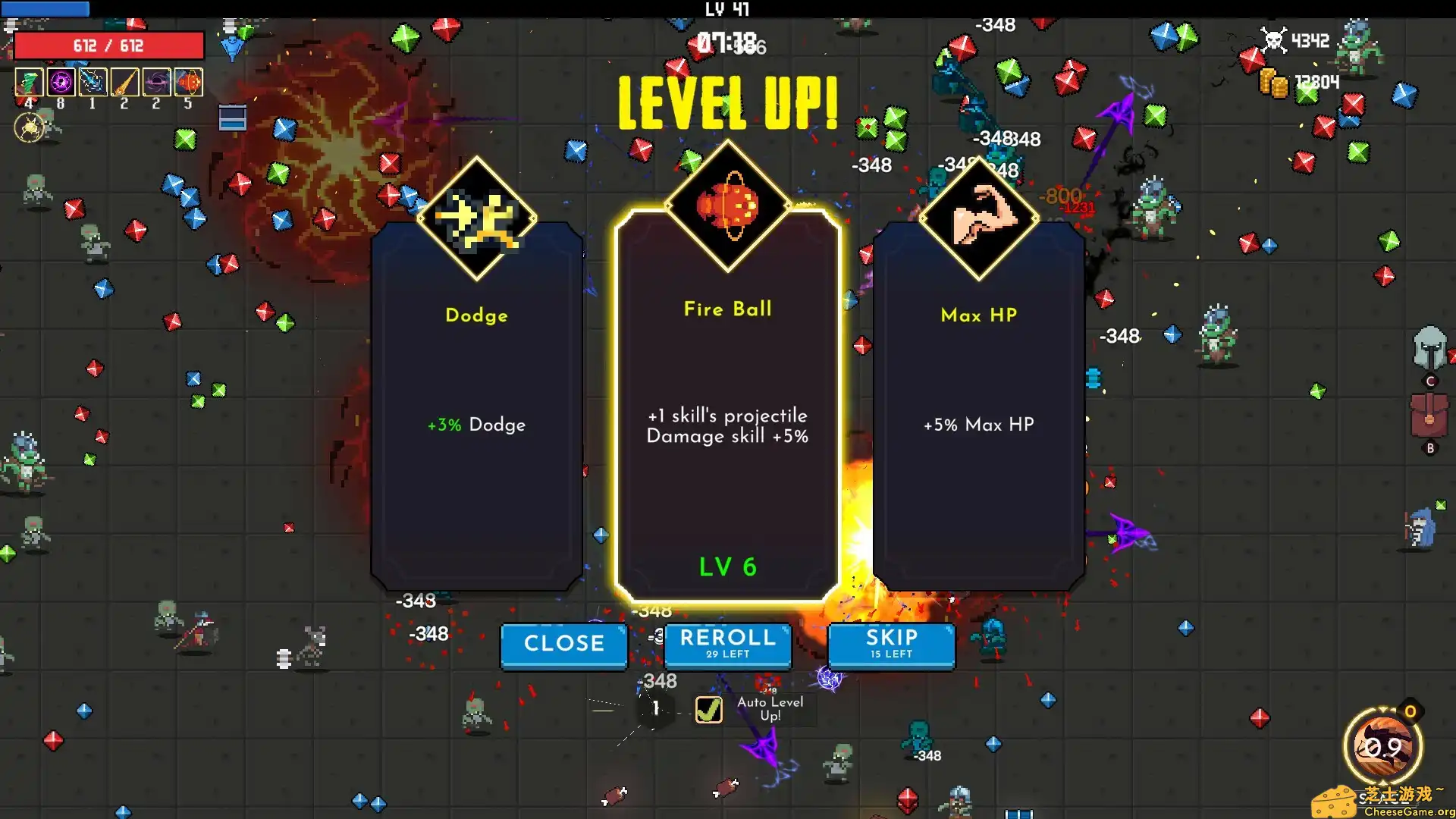This screenshot has height=819, width=1456.
Task: Click the red health bar showing 612/612
Action: pyautogui.click(x=108, y=45)
